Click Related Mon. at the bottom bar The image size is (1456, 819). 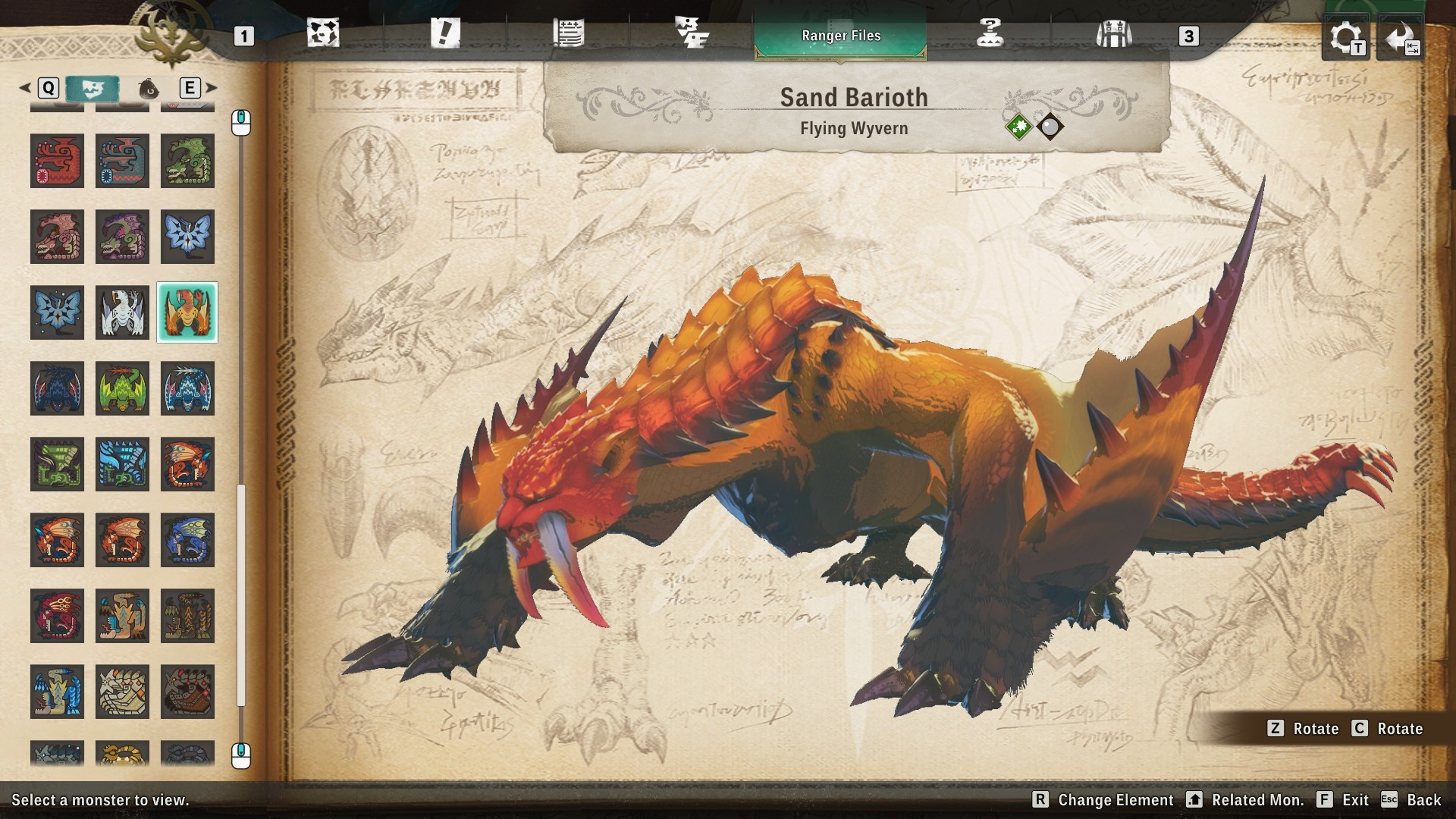[x=1259, y=799]
